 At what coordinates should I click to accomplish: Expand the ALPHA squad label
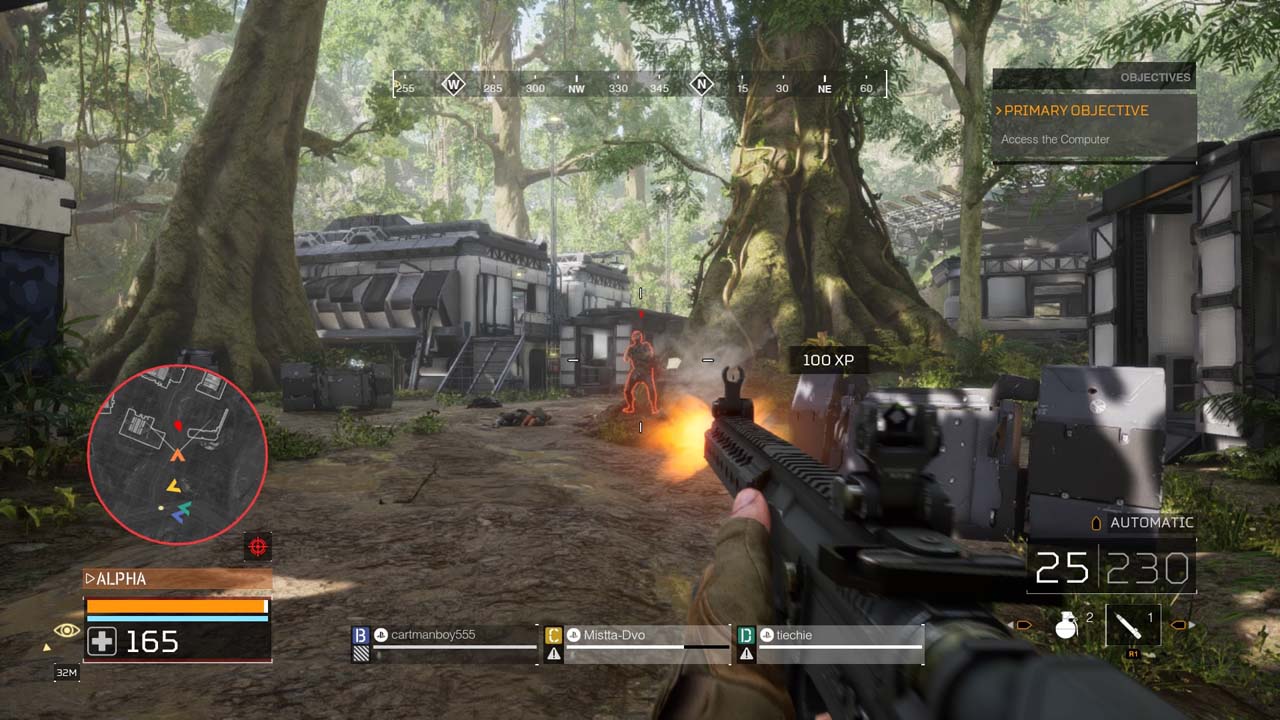[x=177, y=579]
